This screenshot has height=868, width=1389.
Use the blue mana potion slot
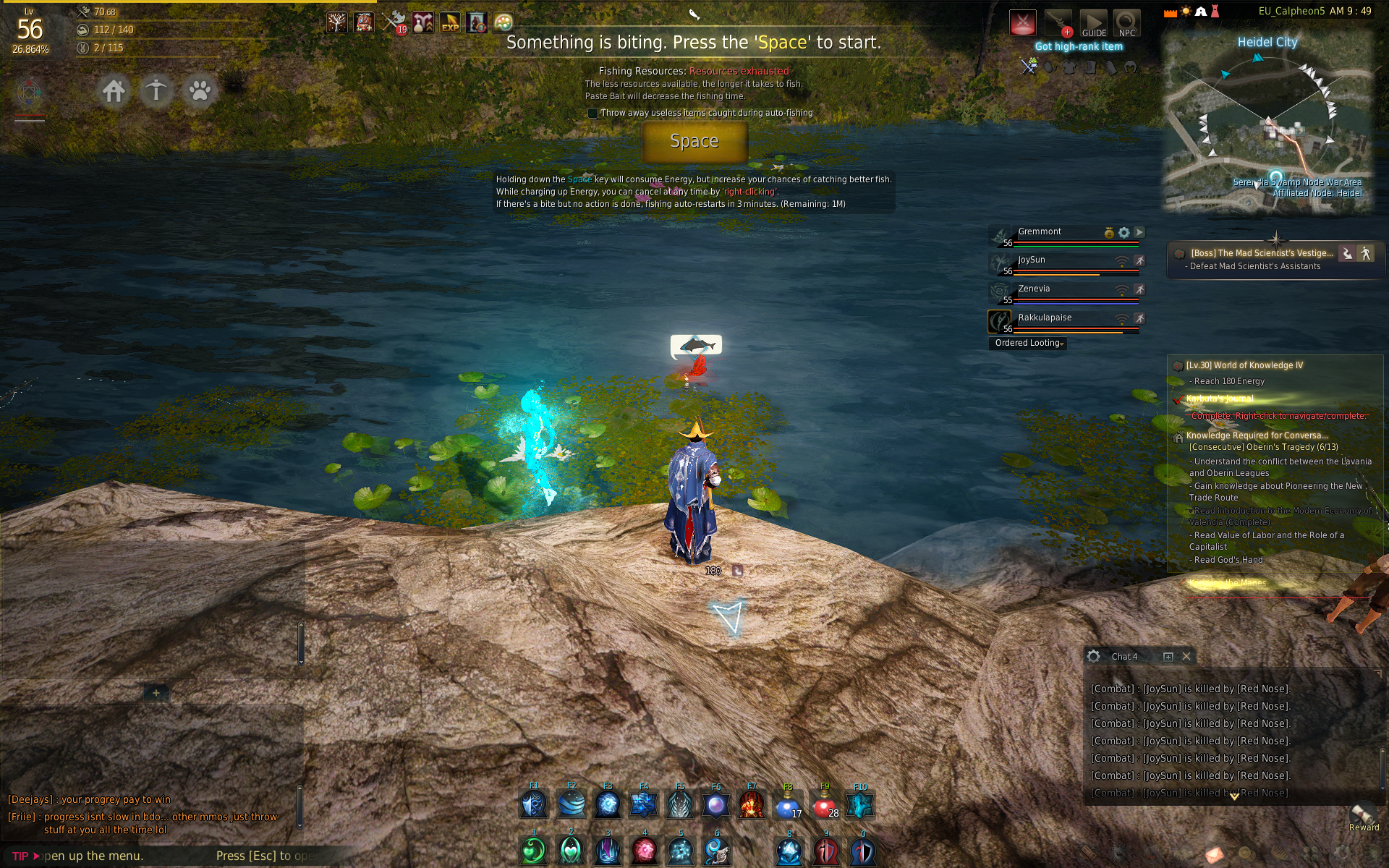(x=788, y=805)
